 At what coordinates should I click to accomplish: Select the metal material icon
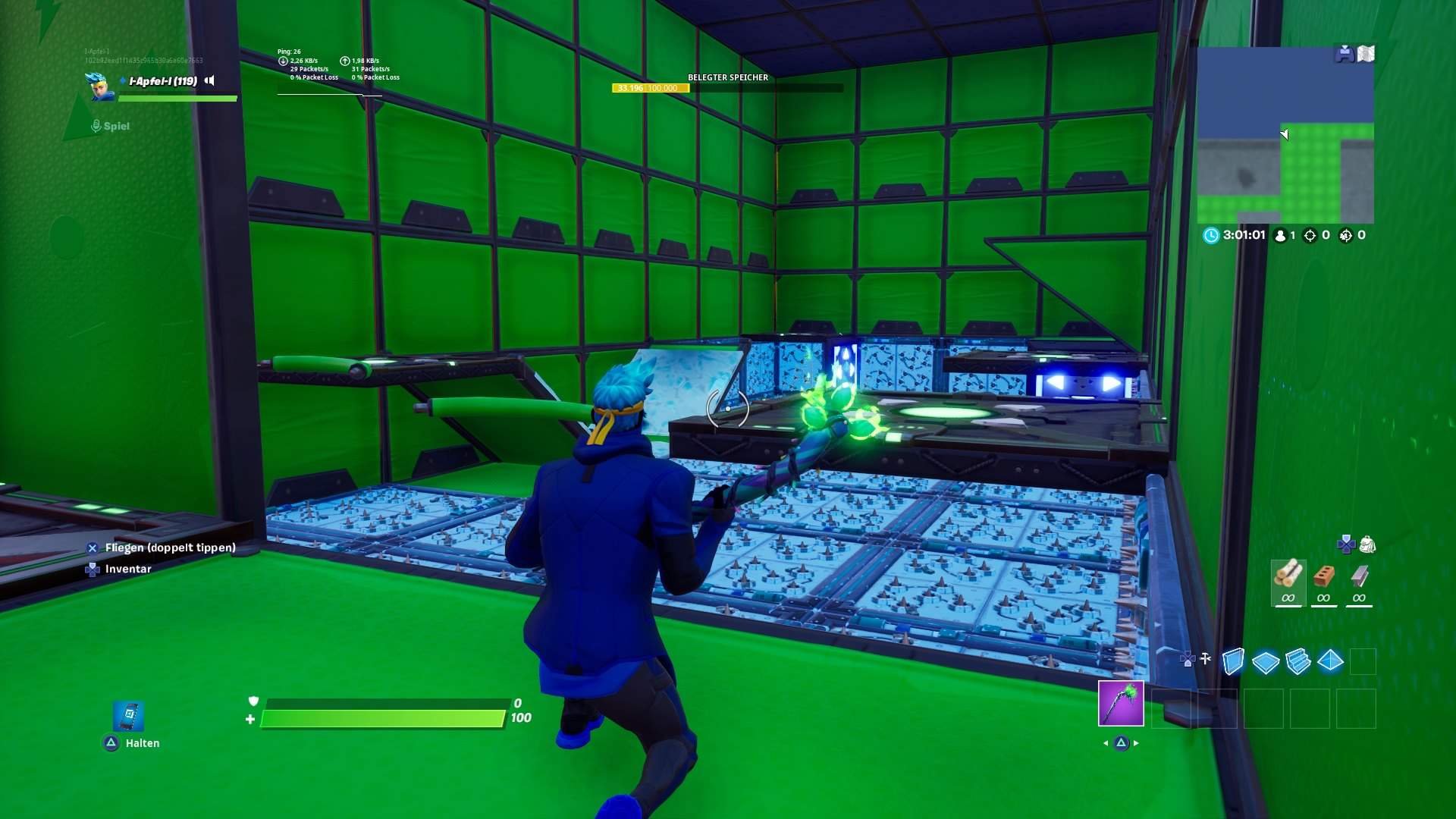[1358, 574]
